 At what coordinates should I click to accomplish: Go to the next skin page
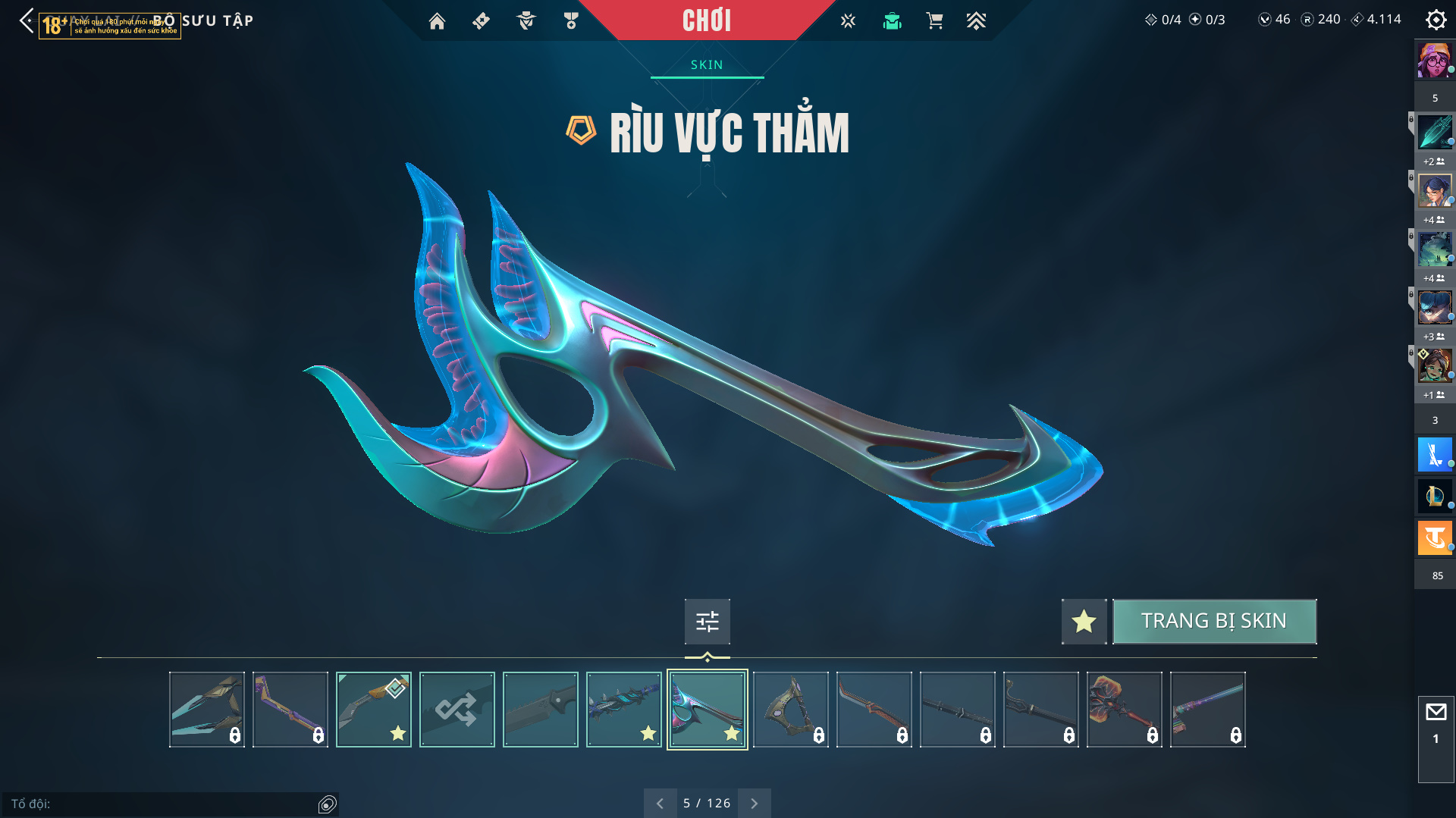(754, 803)
